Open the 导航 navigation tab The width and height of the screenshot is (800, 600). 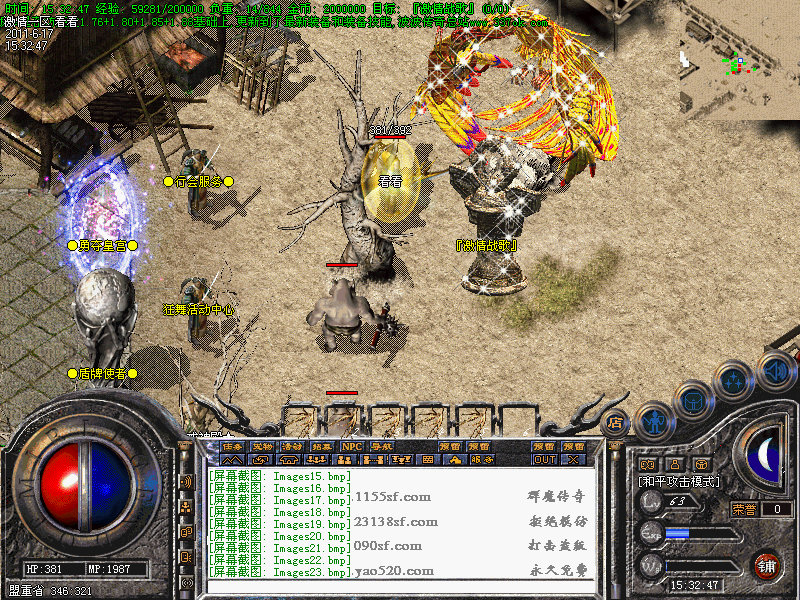coord(382,447)
